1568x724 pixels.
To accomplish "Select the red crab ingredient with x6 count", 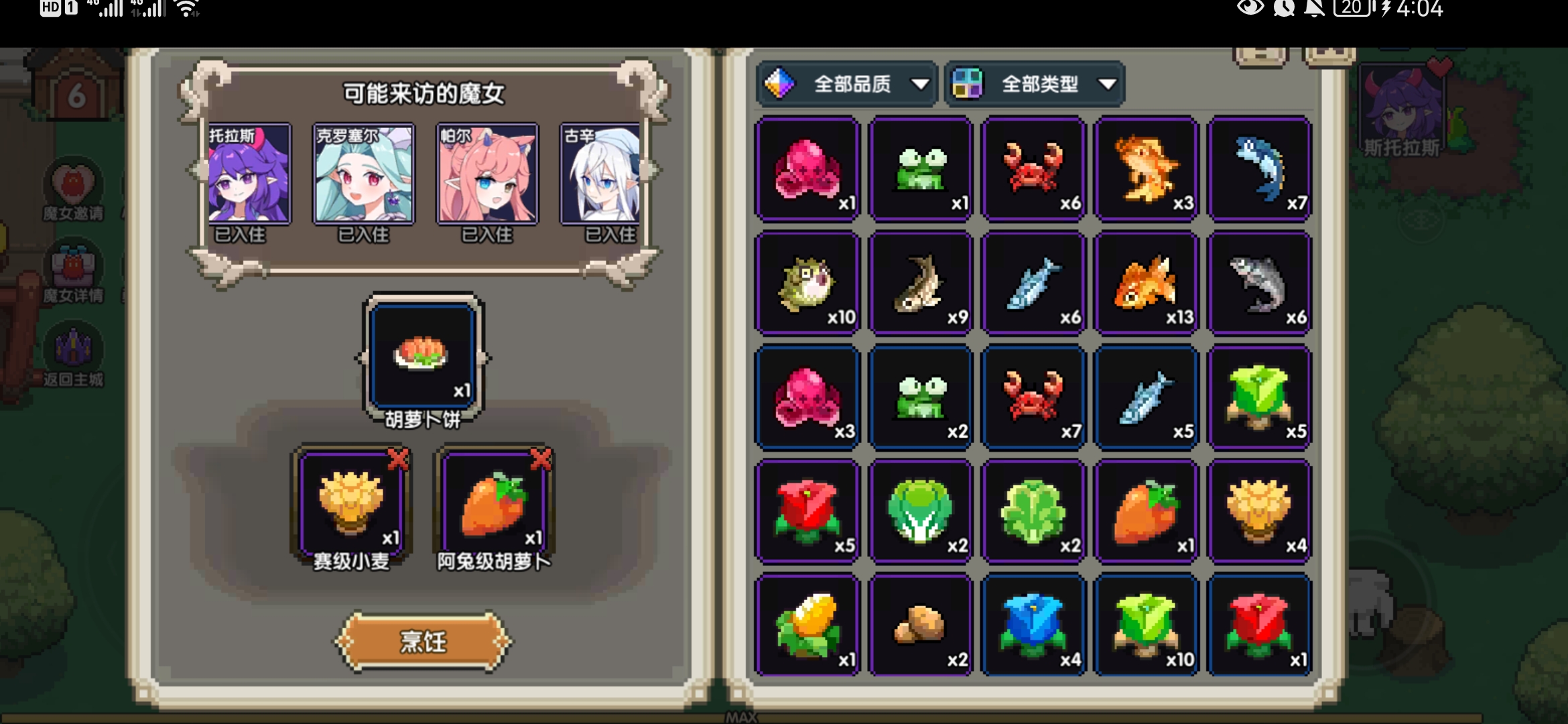I will [1033, 168].
